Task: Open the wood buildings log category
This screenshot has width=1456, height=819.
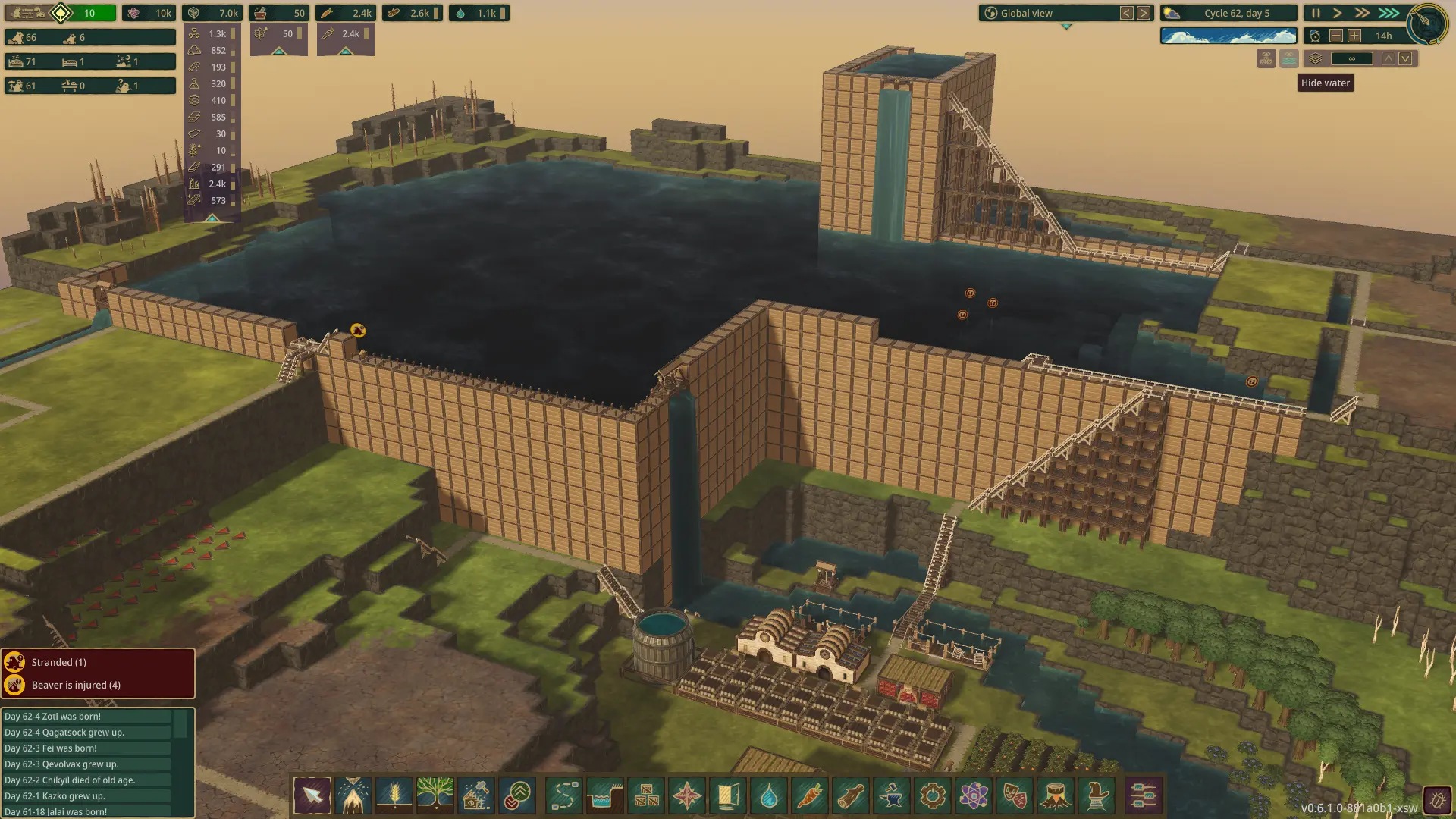Action: pos(851,795)
